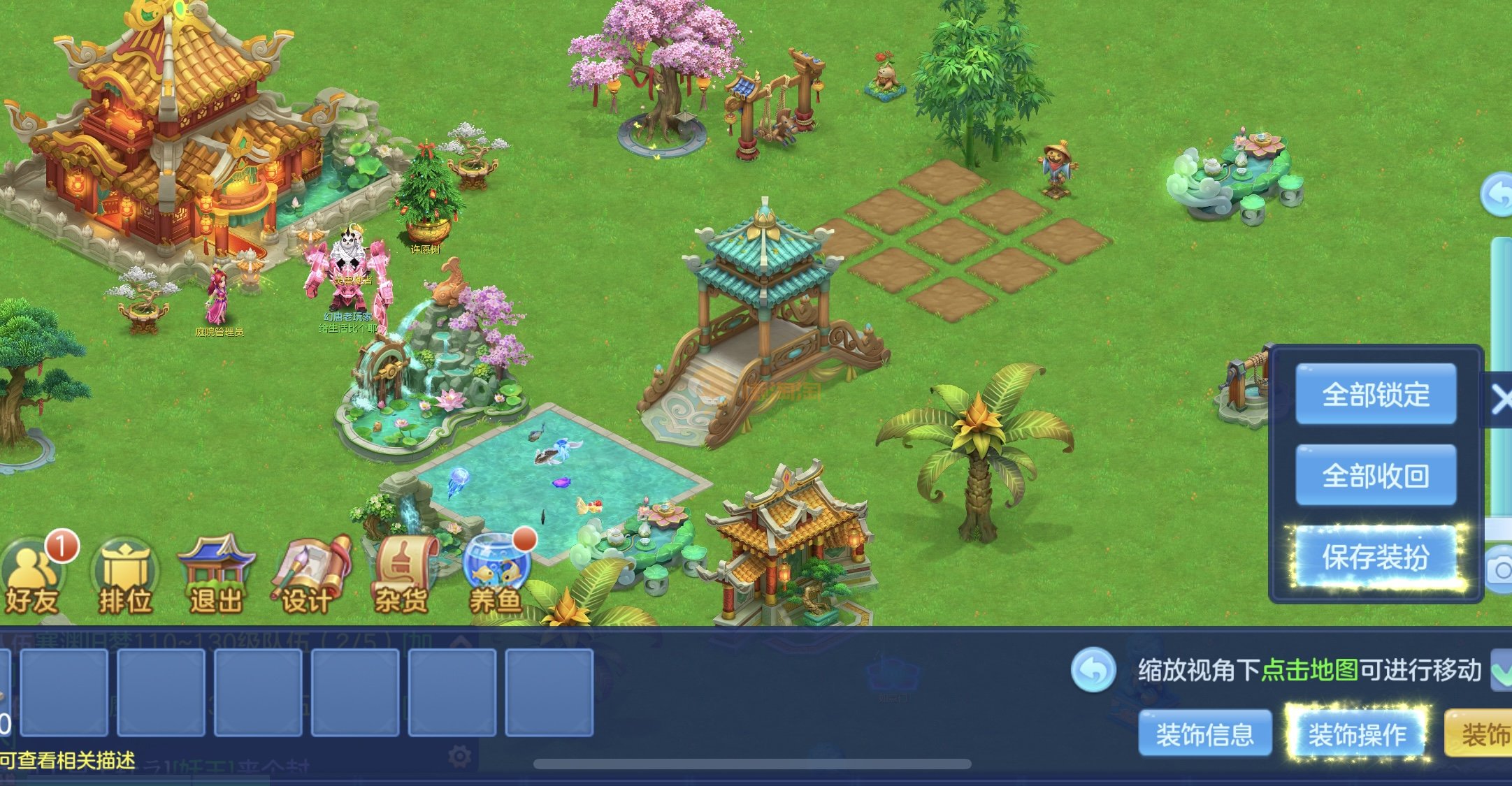1512x786 pixels.
Task: Save the outfit with 保存装扮
Action: (x=1375, y=557)
